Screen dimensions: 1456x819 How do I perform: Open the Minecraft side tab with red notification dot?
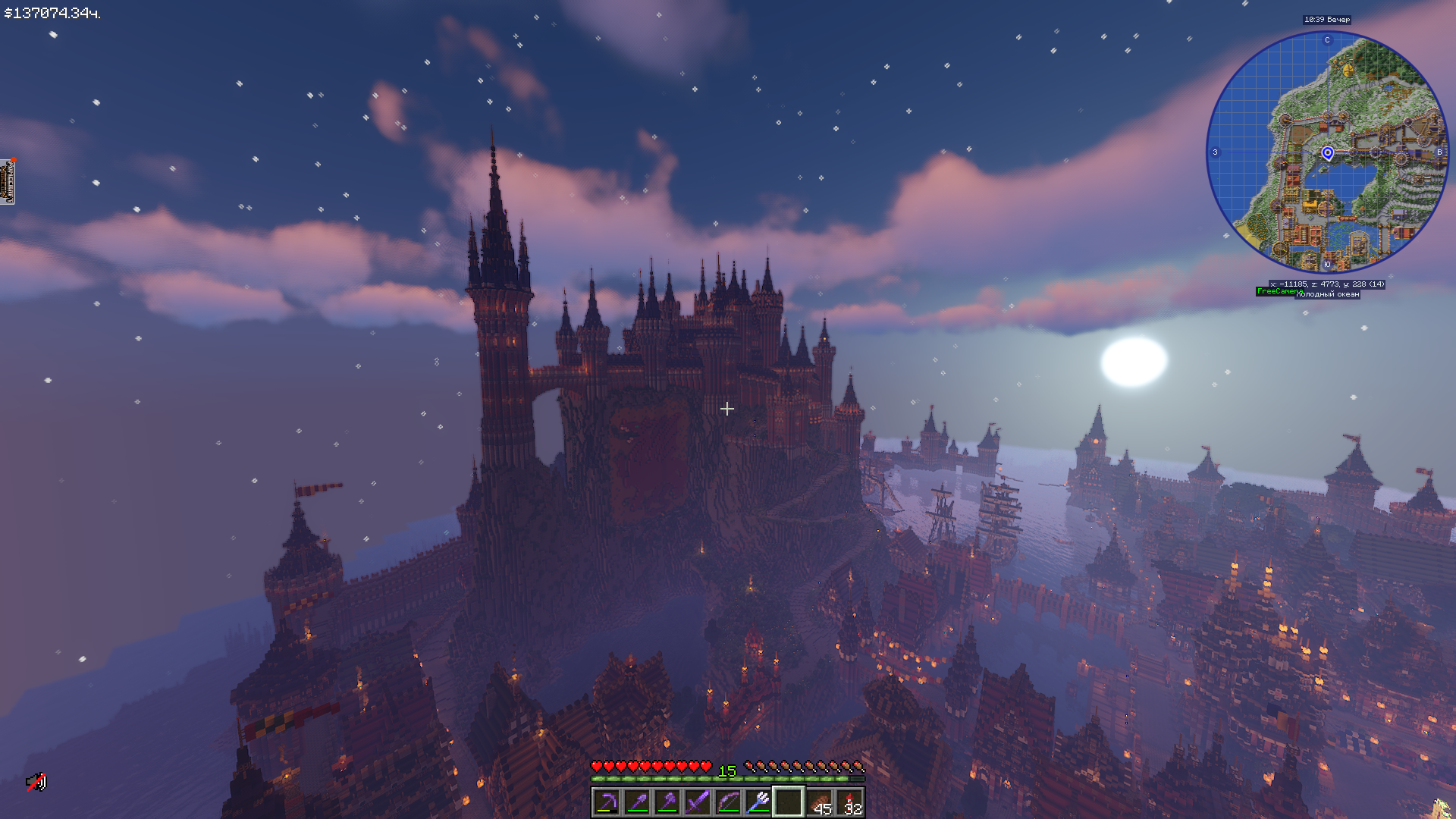coord(8,182)
